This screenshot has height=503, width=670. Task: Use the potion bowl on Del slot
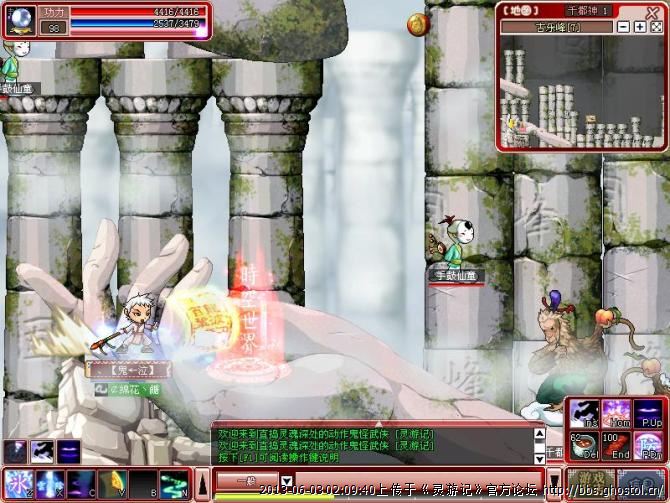(x=583, y=445)
